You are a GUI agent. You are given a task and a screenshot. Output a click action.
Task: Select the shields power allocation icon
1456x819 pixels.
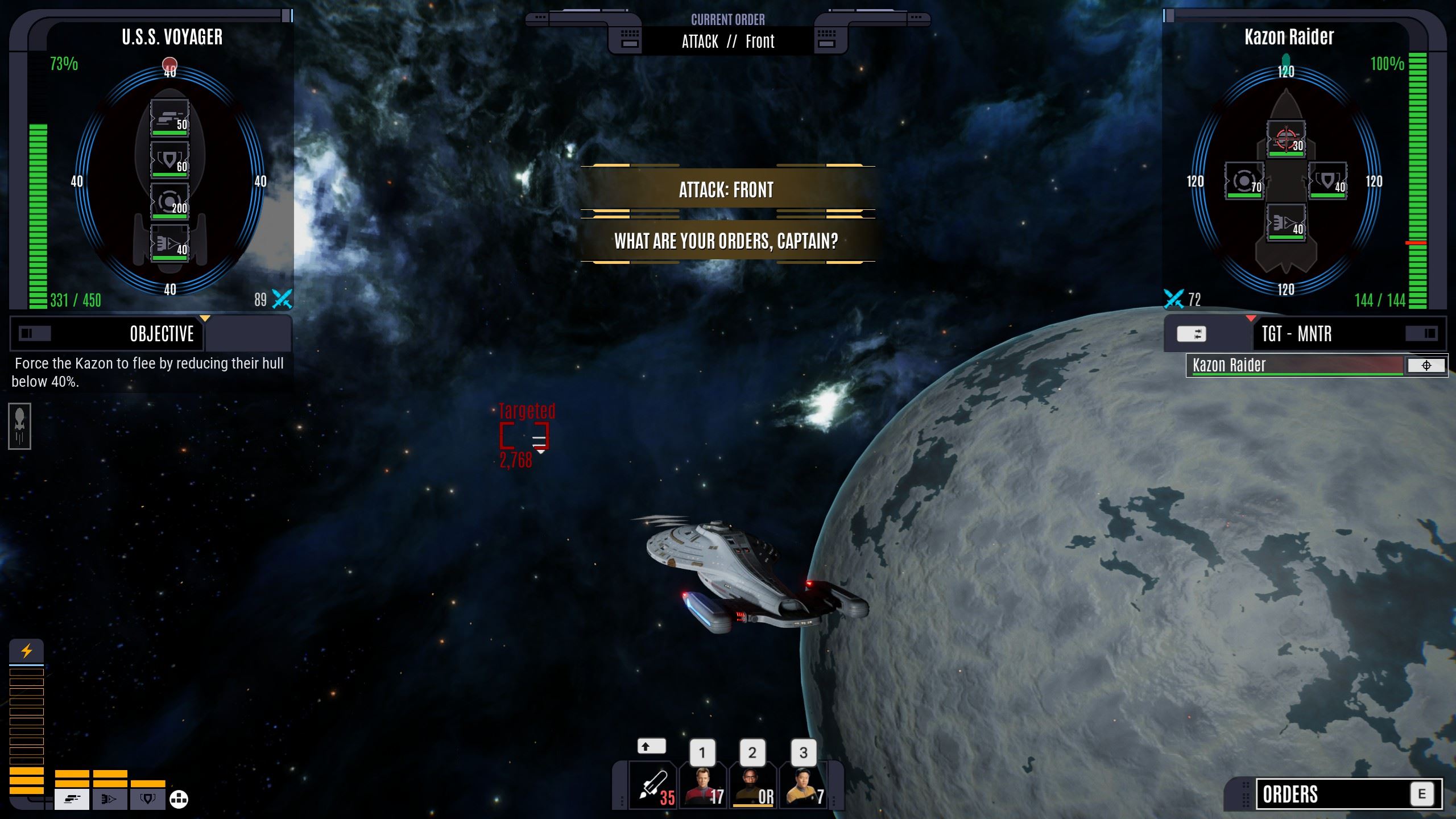(x=147, y=799)
